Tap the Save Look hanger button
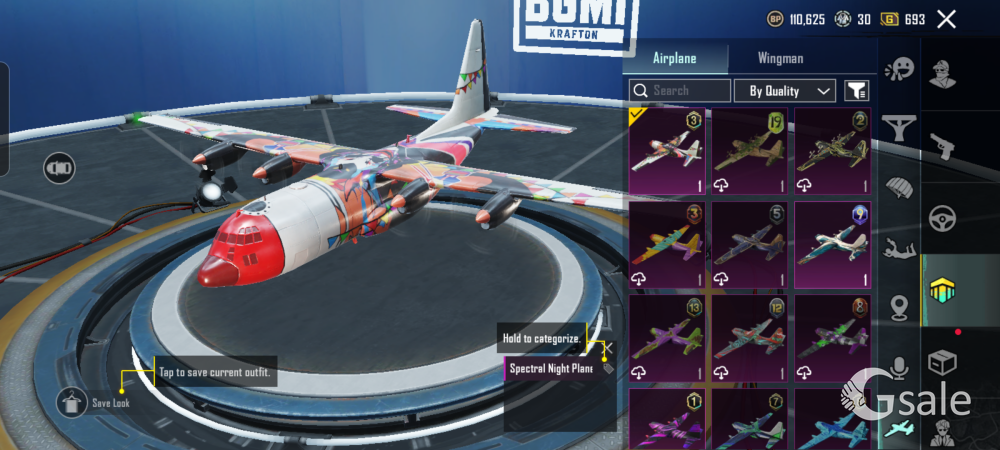This screenshot has height=450, width=1000. tap(72, 403)
